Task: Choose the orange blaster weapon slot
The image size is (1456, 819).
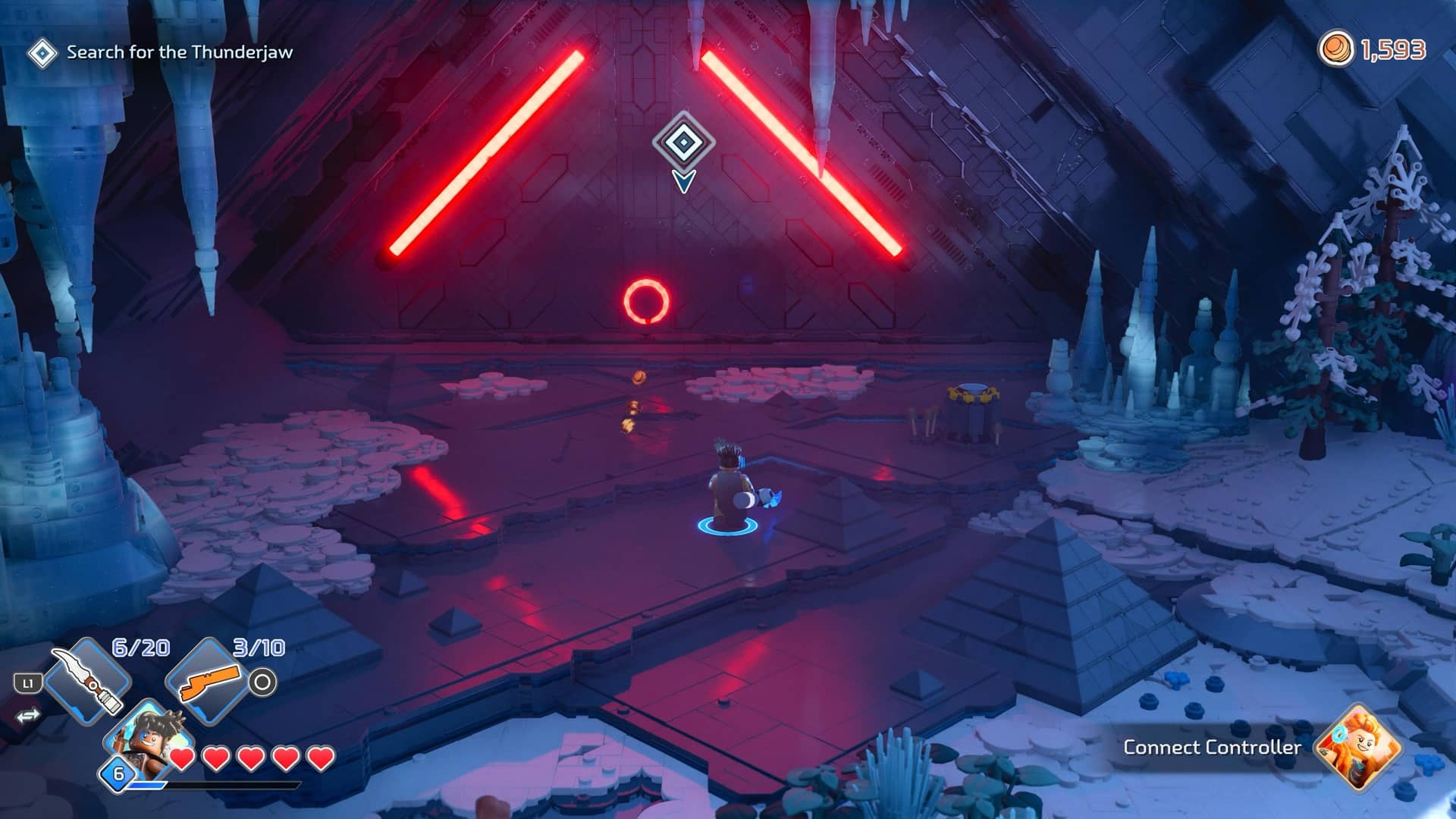Action: (x=208, y=682)
